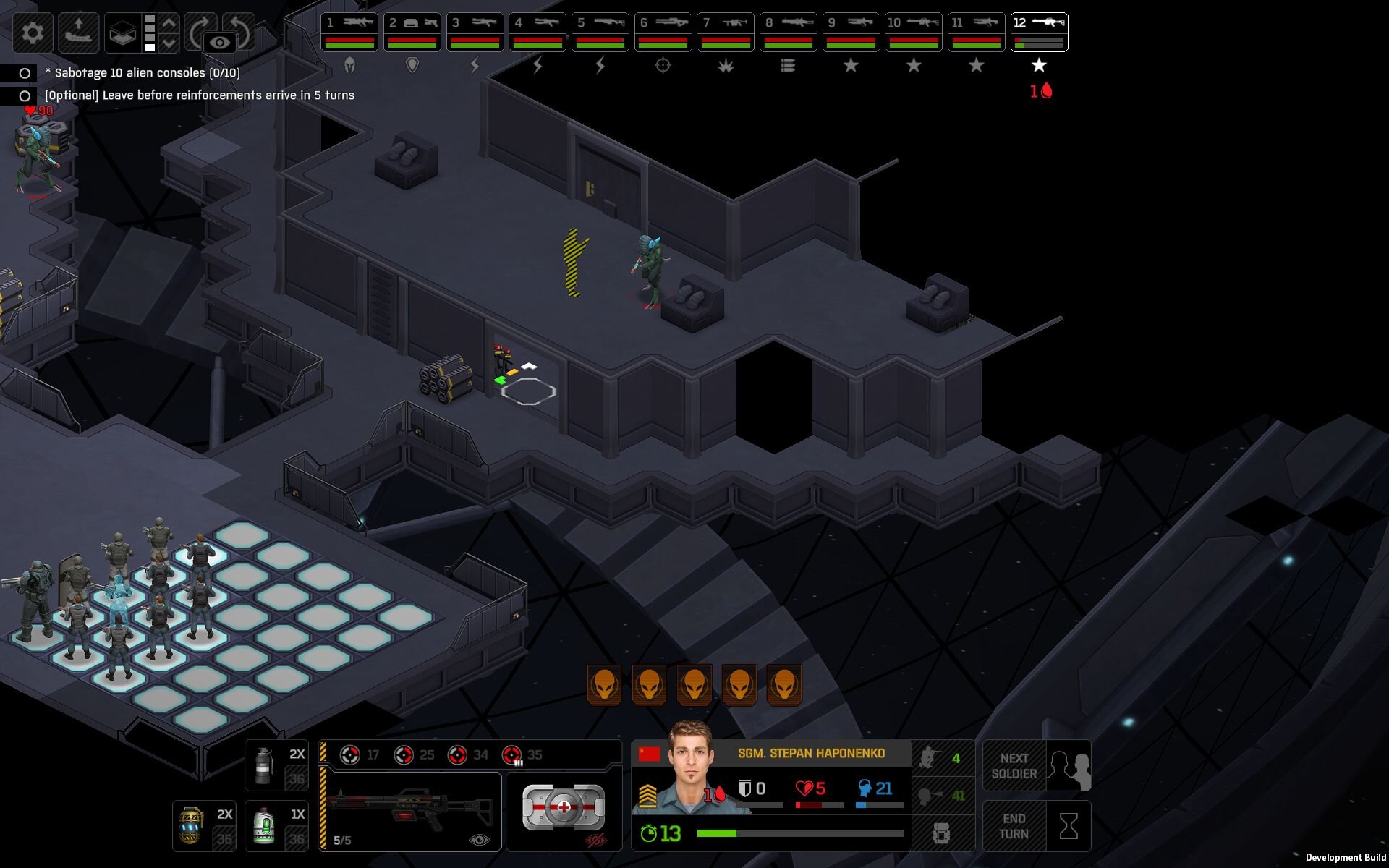Select soldier 6 from squad bar
Viewport: 1389px width, 868px height.
pyautogui.click(x=663, y=32)
